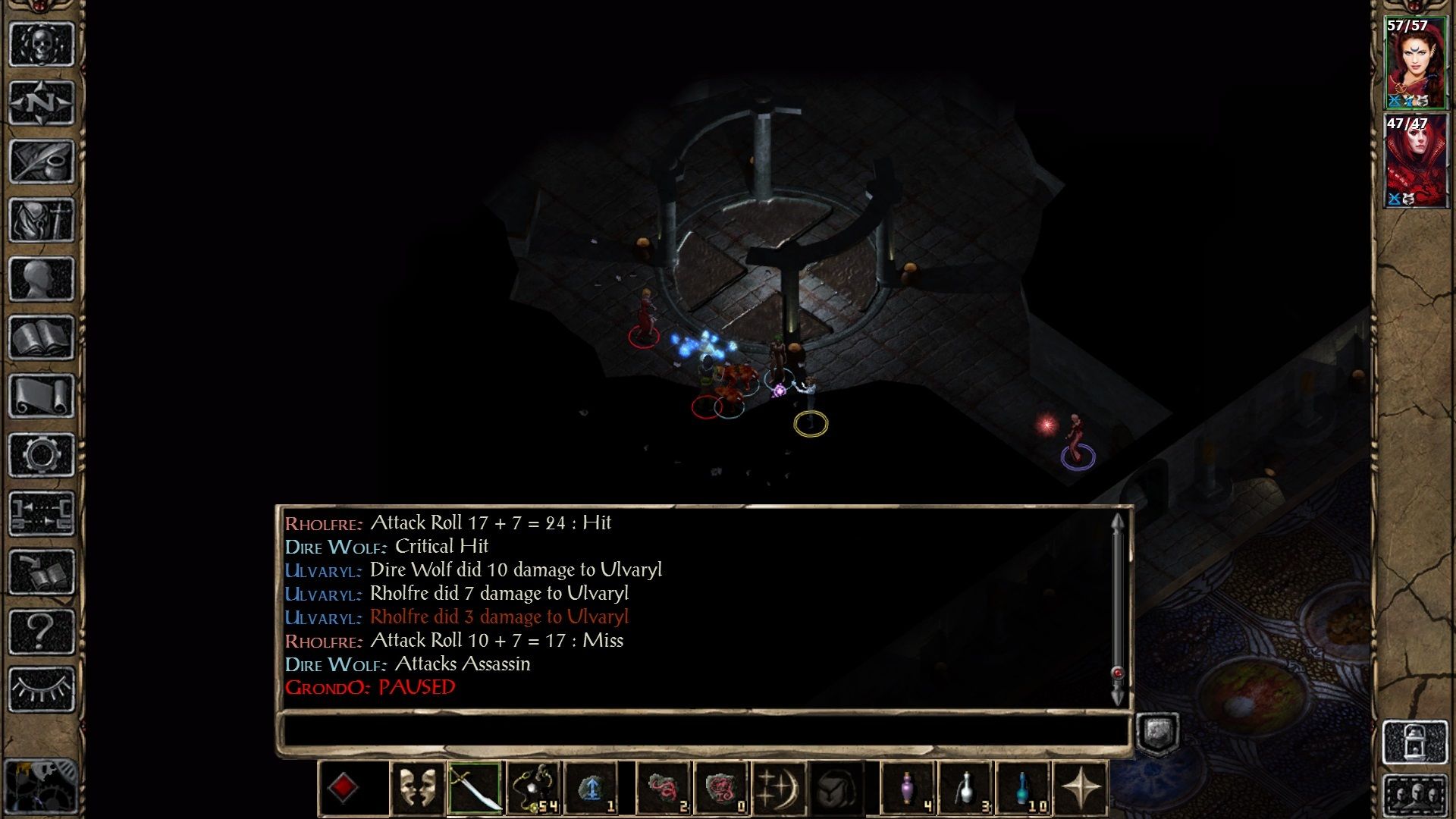Use the white flask quick item
Screen dimensions: 1456x819
[965, 789]
